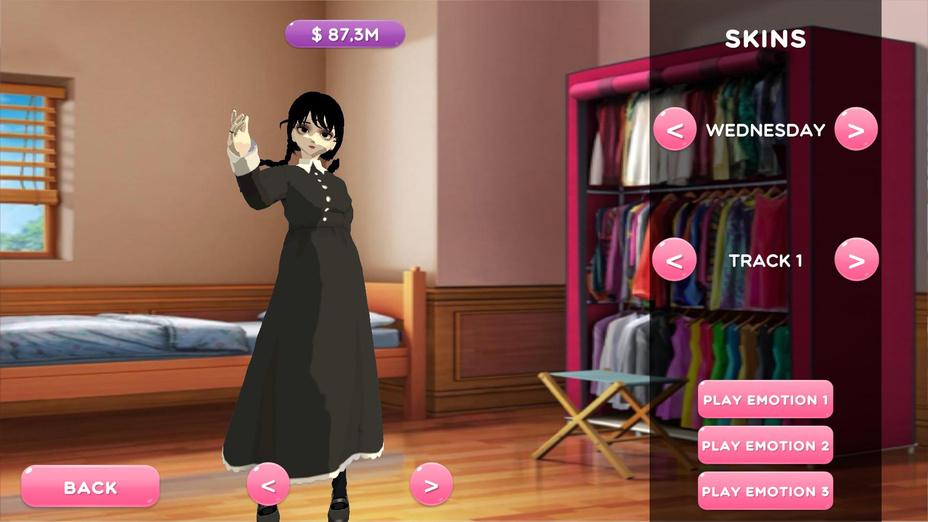Select the next skin after Wednesday

click(856, 130)
